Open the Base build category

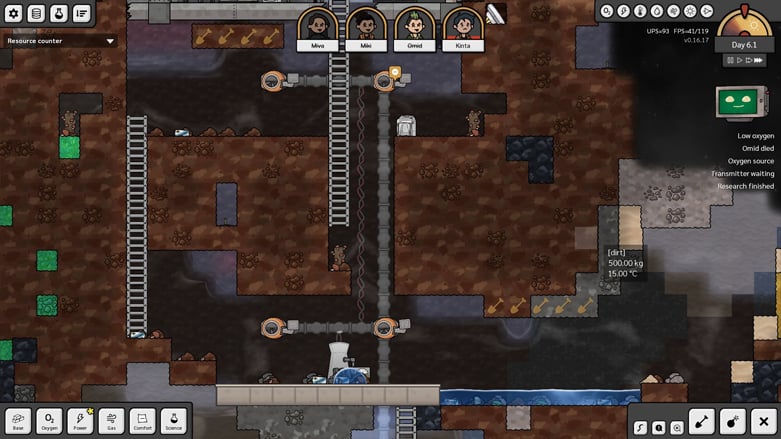[x=18, y=420]
